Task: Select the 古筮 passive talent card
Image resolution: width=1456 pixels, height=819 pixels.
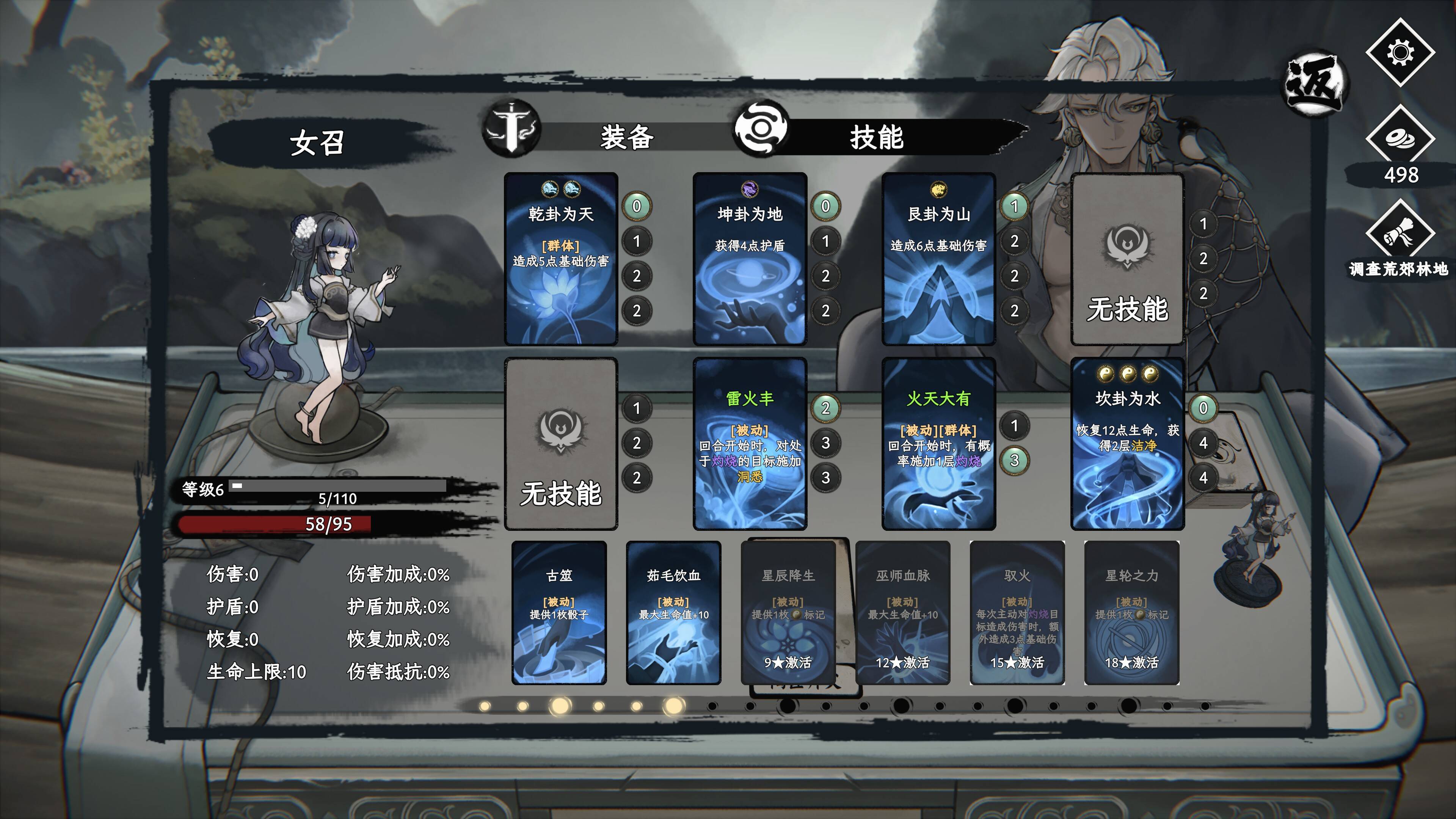Action: tap(559, 613)
